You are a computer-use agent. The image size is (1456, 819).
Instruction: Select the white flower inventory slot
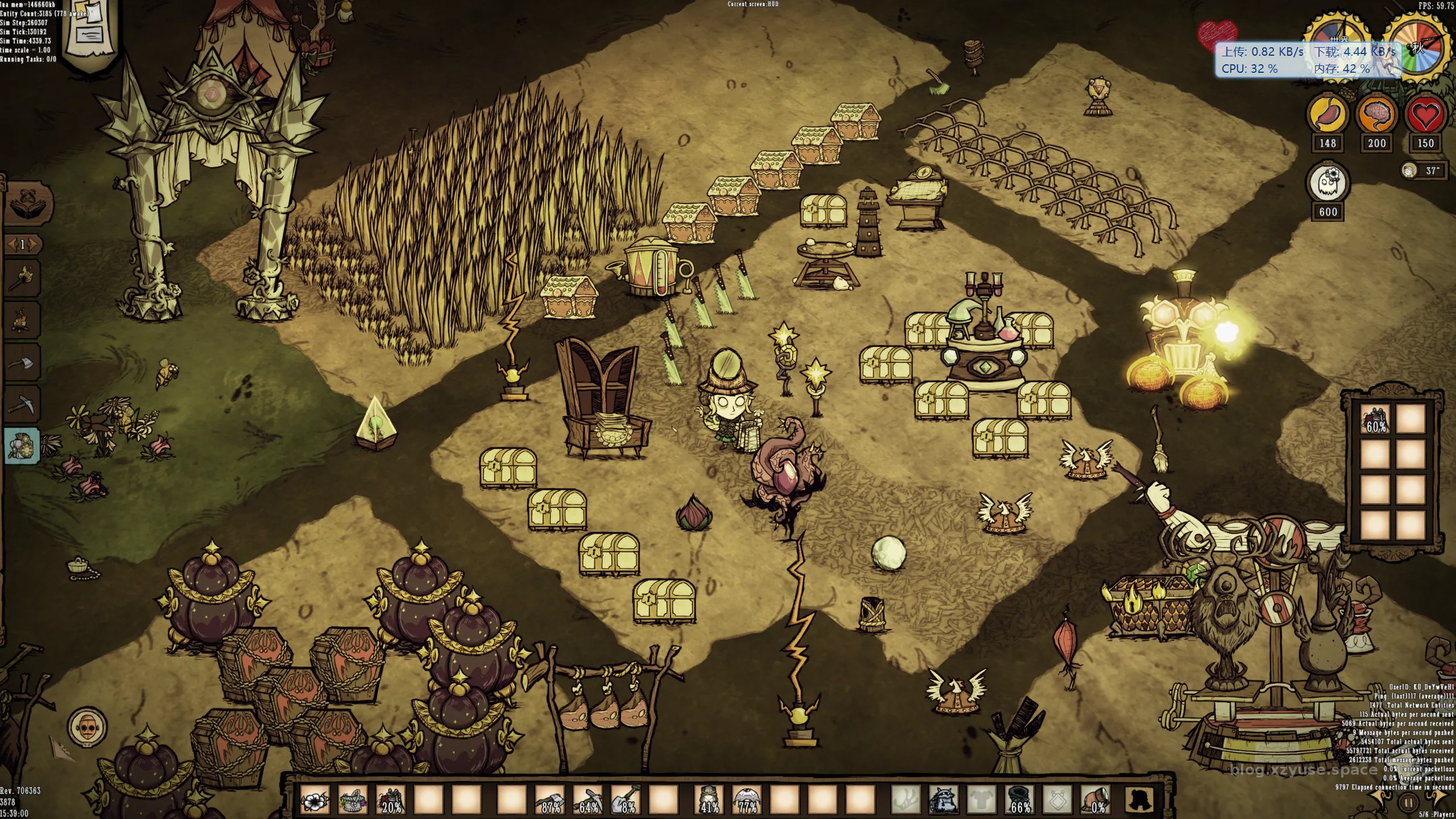coord(315,800)
